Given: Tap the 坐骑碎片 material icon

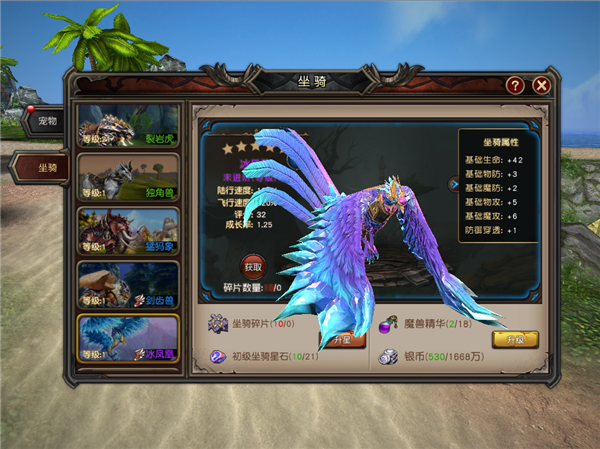Looking at the screenshot, I should pos(217,324).
